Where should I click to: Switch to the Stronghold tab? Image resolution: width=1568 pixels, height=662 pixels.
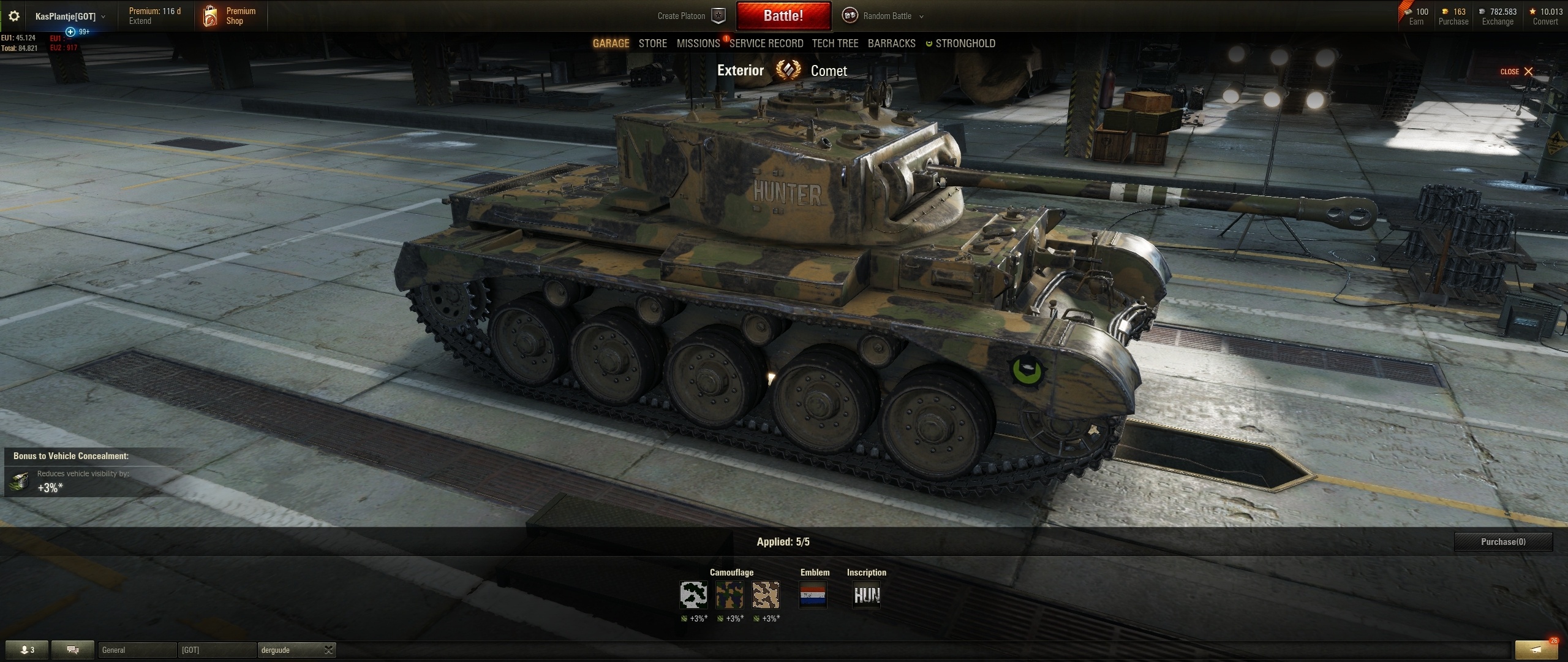pyautogui.click(x=965, y=44)
